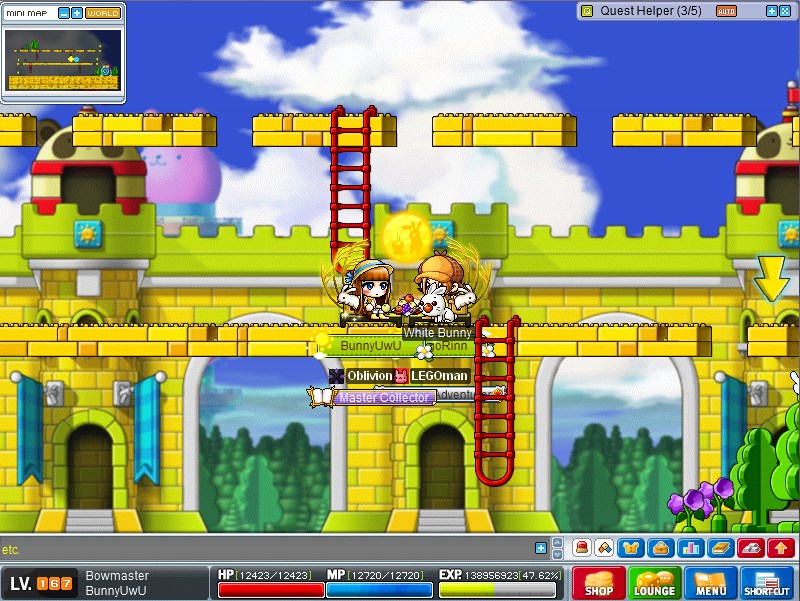The width and height of the screenshot is (800, 601).
Task: Open the inventory via the bag icon
Action: [659, 548]
